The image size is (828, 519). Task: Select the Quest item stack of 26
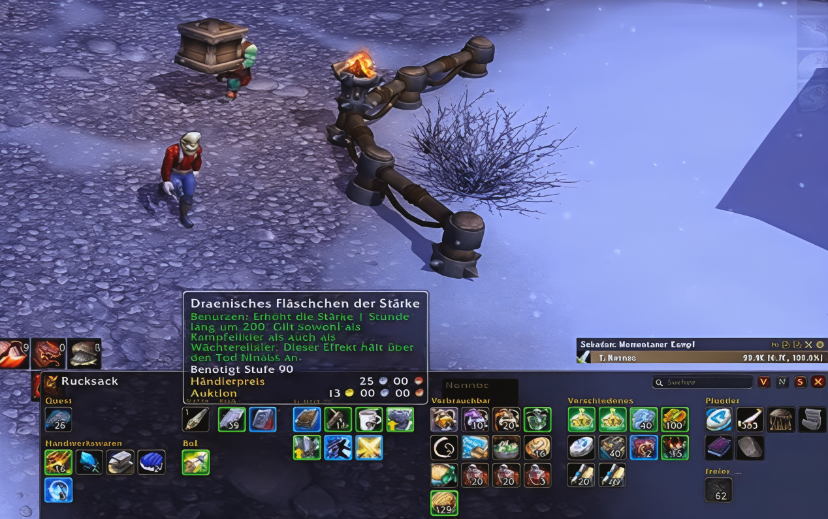pos(58,420)
